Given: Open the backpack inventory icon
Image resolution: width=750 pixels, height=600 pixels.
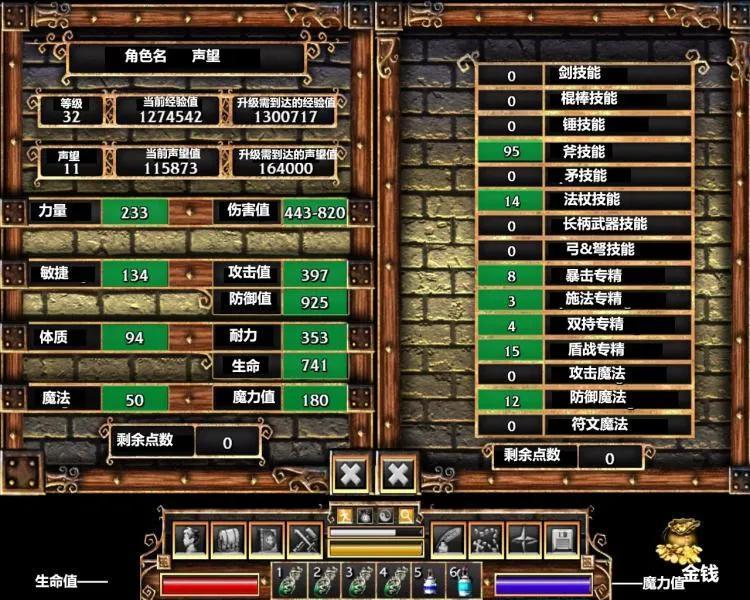Looking at the screenshot, I should (x=229, y=541).
